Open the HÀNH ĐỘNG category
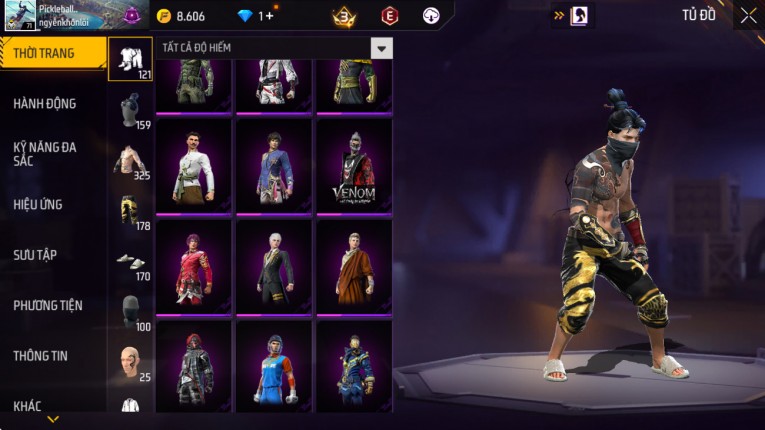Viewport: 765px width, 430px height. [x=46, y=103]
